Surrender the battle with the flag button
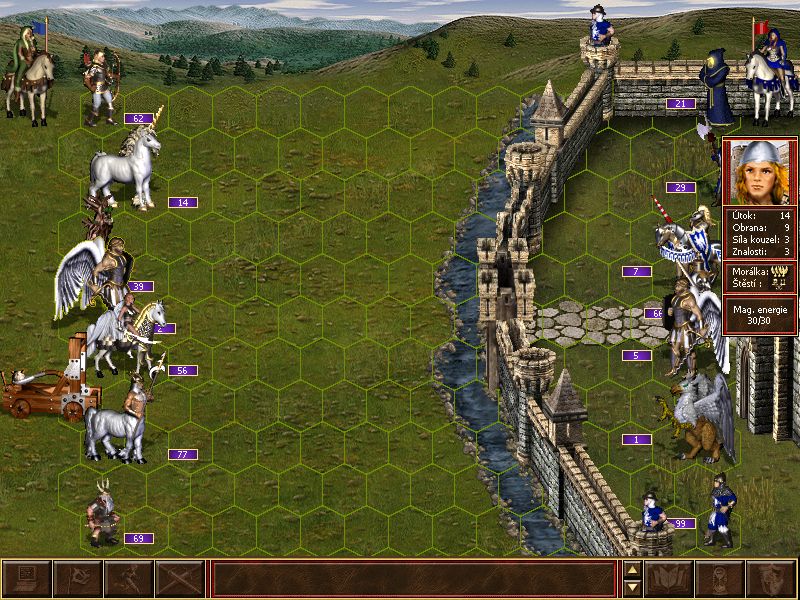The height and width of the screenshot is (600, 800). point(77,579)
